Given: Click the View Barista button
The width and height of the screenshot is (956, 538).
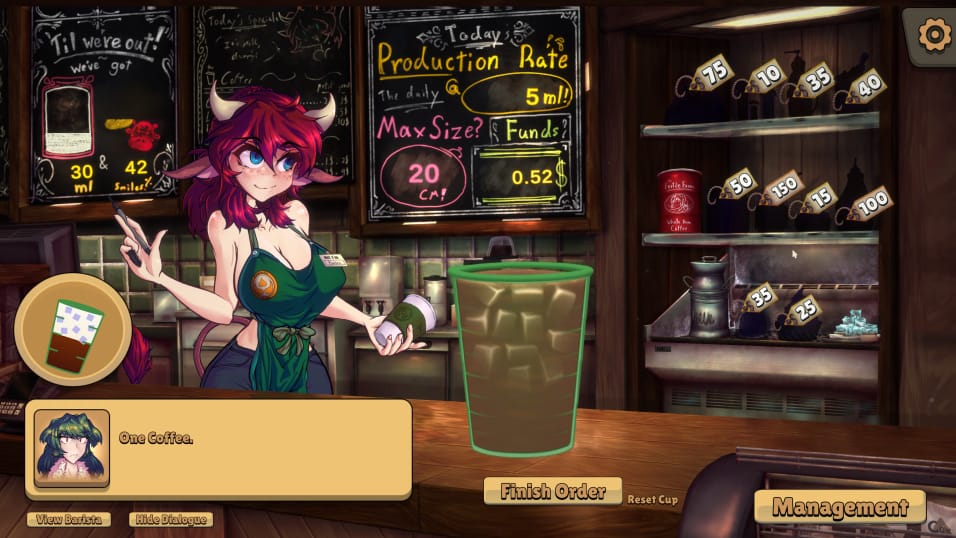Looking at the screenshot, I should (x=69, y=519).
